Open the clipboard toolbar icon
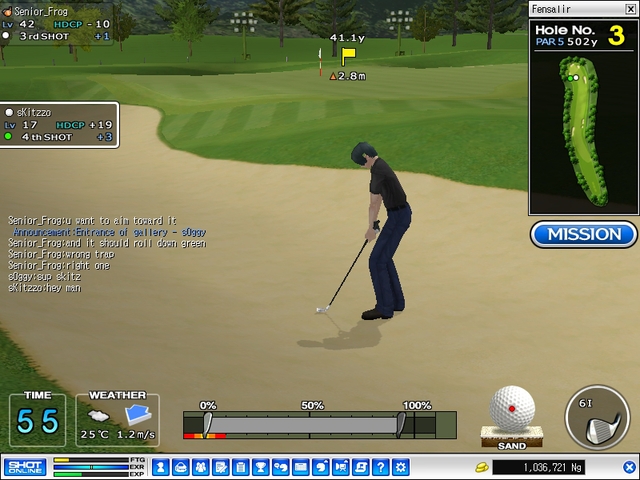The image size is (640, 480). click(x=220, y=467)
